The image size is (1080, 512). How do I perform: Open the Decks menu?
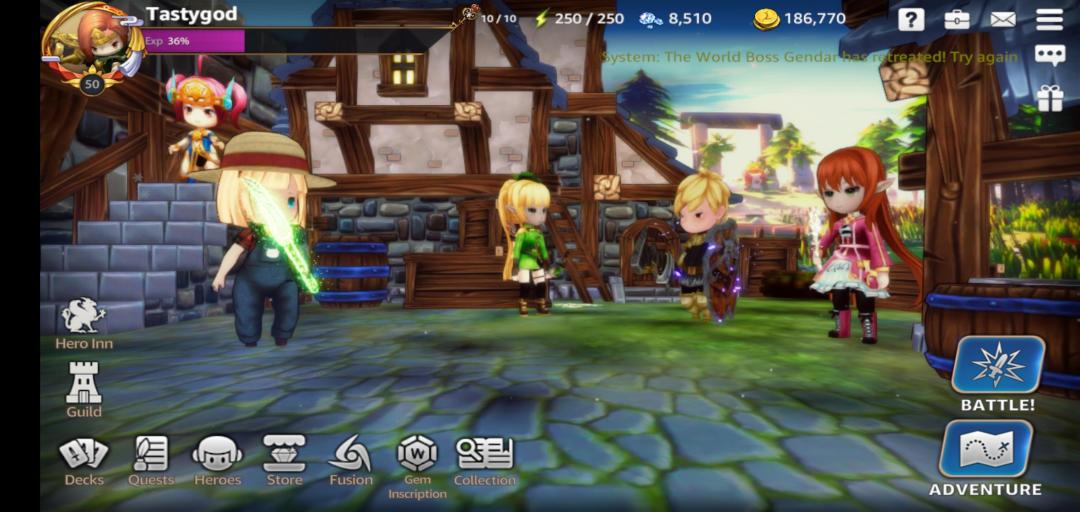click(x=84, y=458)
